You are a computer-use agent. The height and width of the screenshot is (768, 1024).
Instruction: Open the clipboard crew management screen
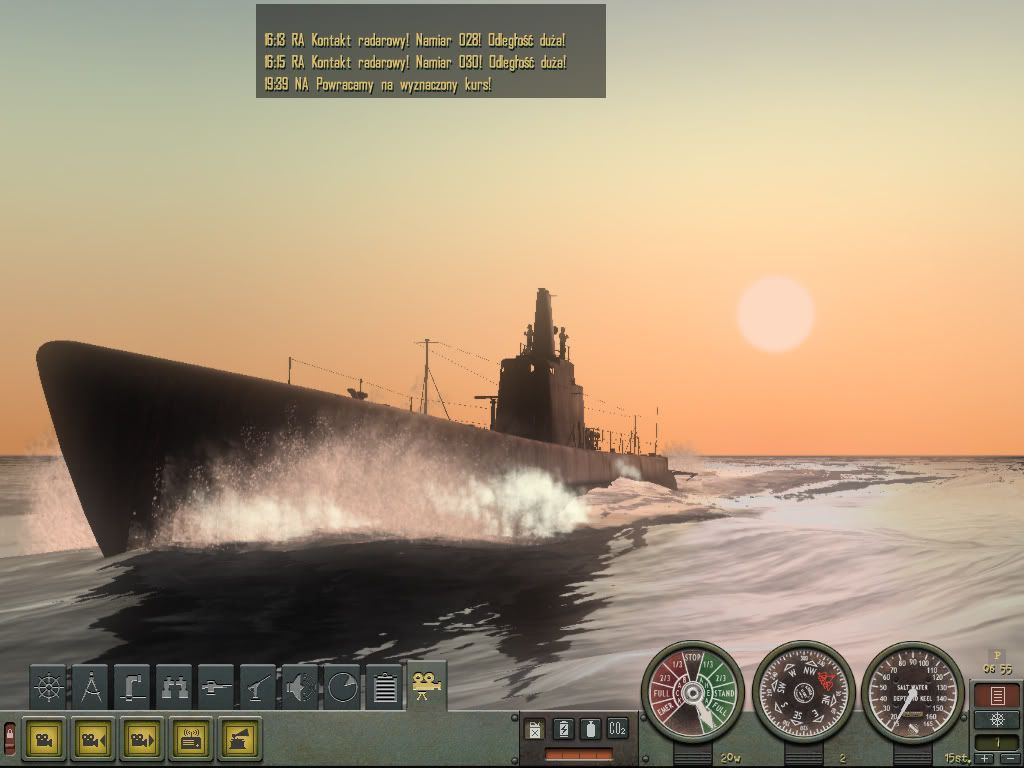click(x=384, y=687)
